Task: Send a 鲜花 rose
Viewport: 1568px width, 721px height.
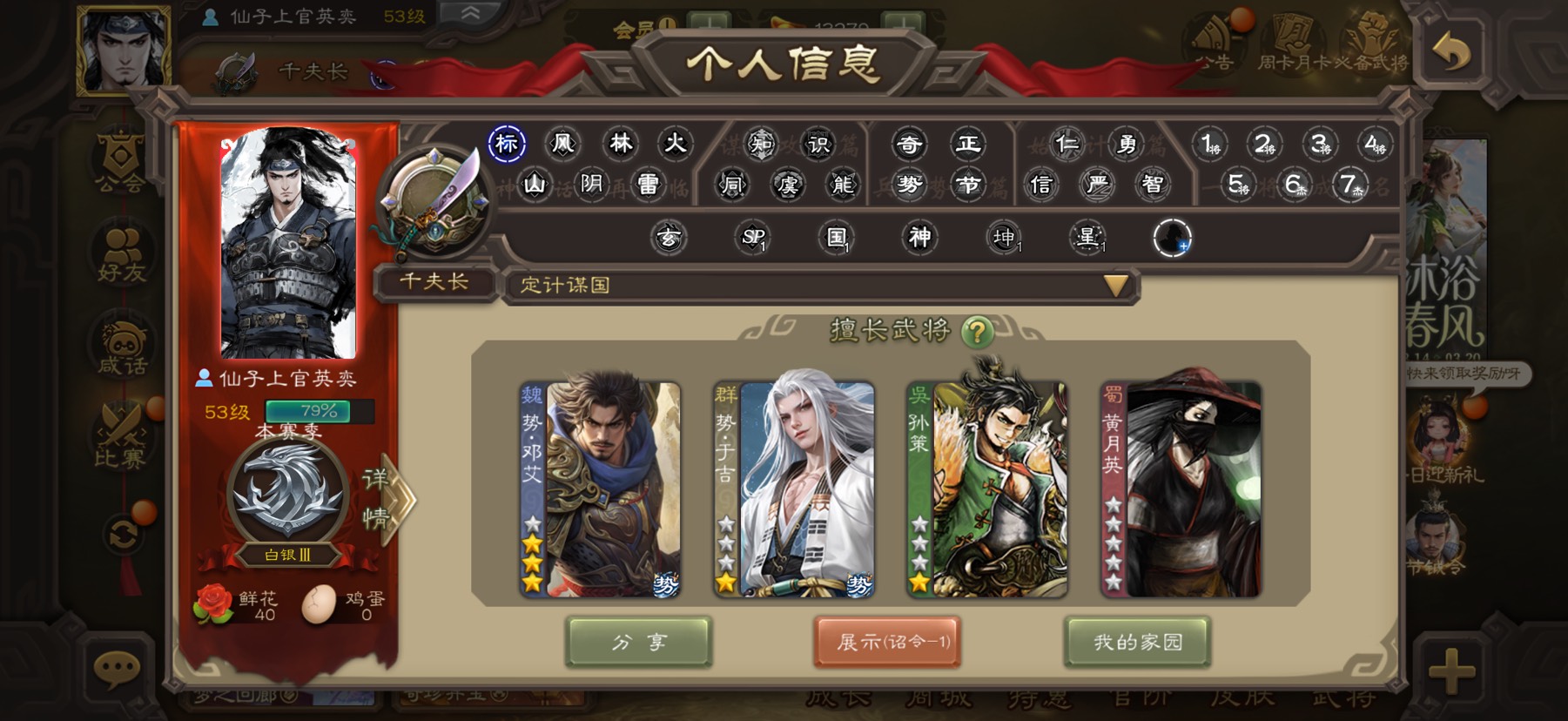Action: [x=214, y=603]
